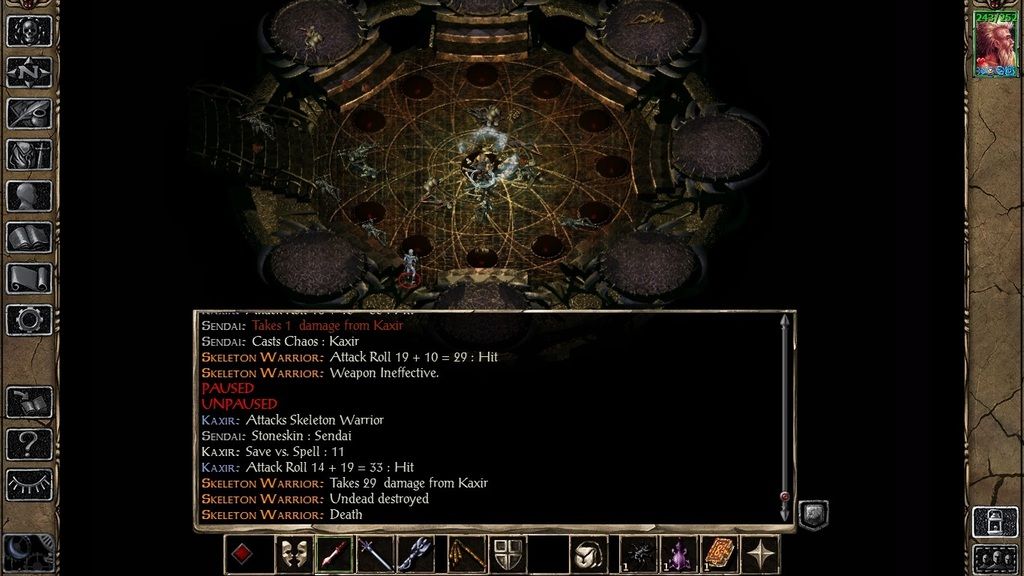
Task: Select the double-bladed axe weapon slot
Action: tap(416, 554)
